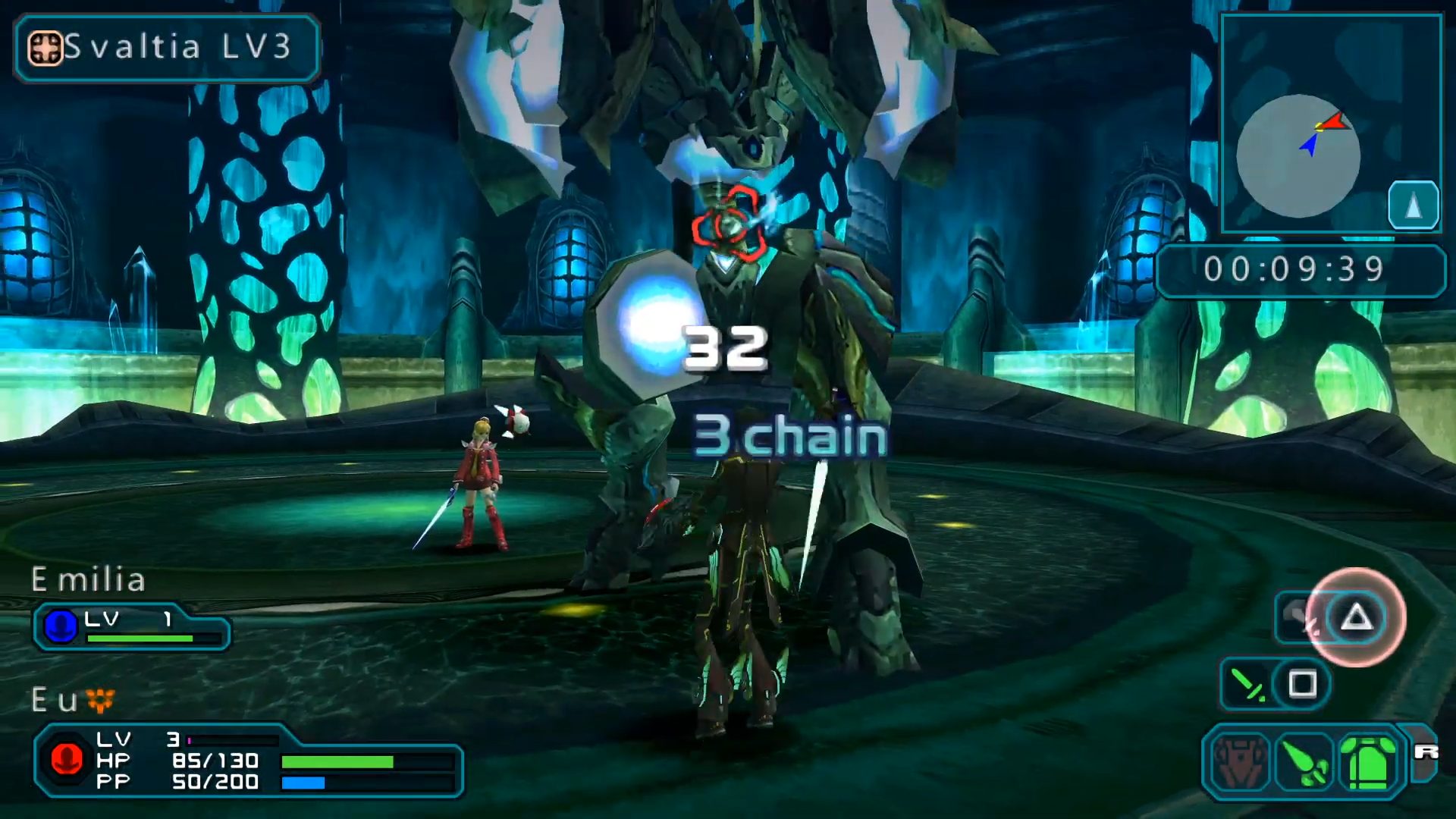Image resolution: width=1456 pixels, height=819 pixels.
Task: Select the red mech unit palette slot
Action: (1240, 761)
